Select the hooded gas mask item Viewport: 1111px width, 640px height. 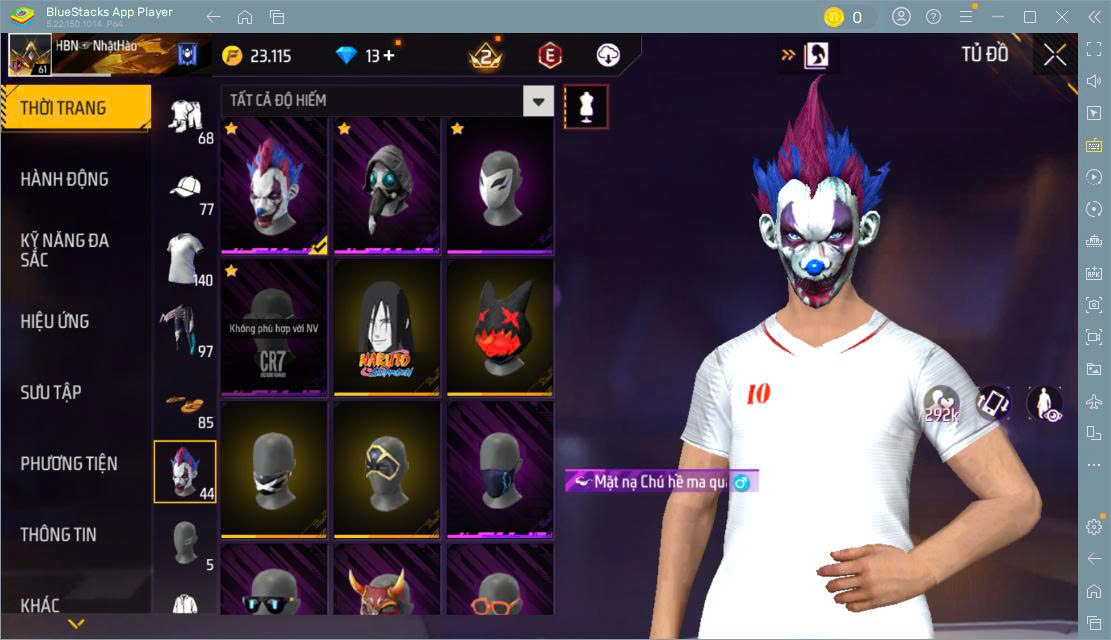pos(387,185)
